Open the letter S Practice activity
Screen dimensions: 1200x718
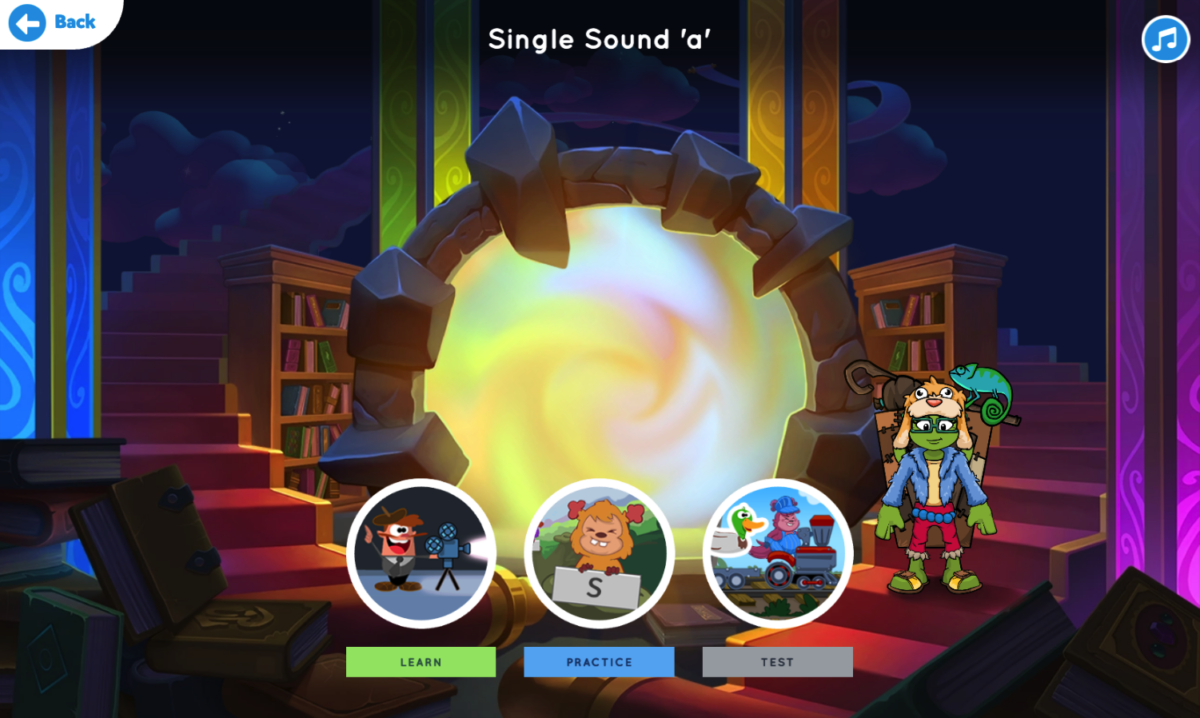(x=599, y=553)
